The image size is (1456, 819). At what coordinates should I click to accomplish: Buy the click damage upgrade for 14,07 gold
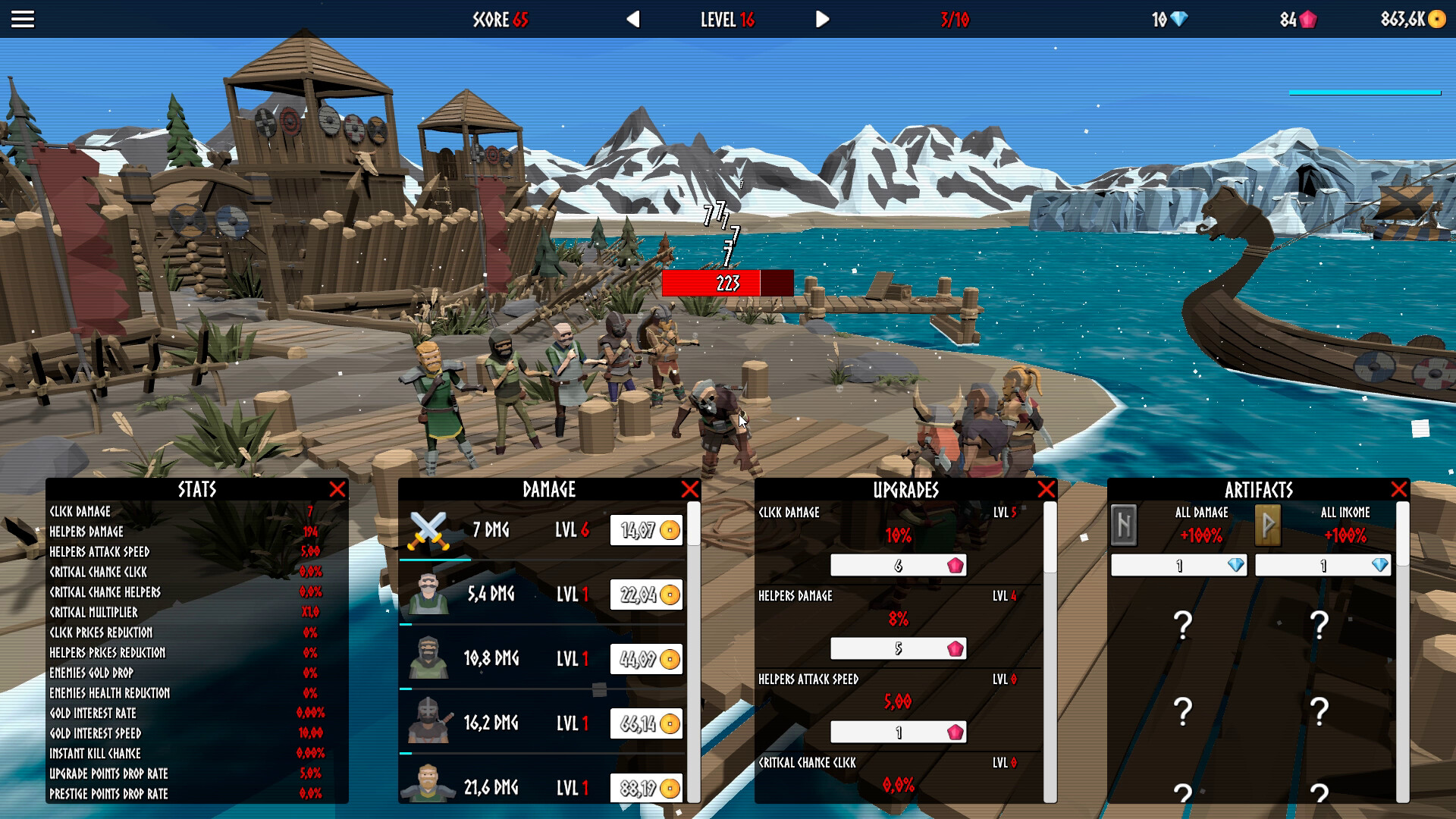point(646,530)
